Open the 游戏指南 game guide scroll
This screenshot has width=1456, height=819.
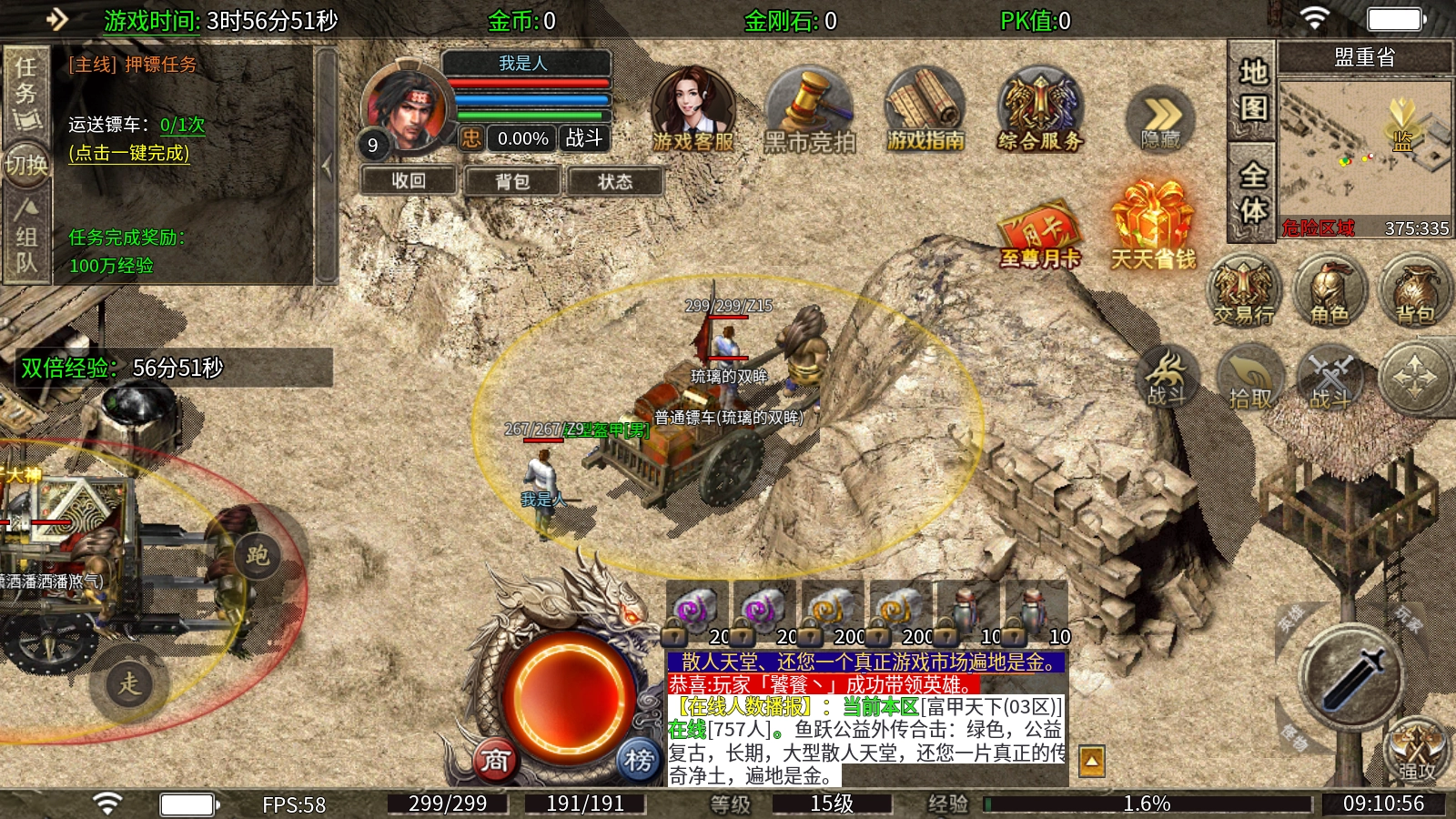point(925,111)
